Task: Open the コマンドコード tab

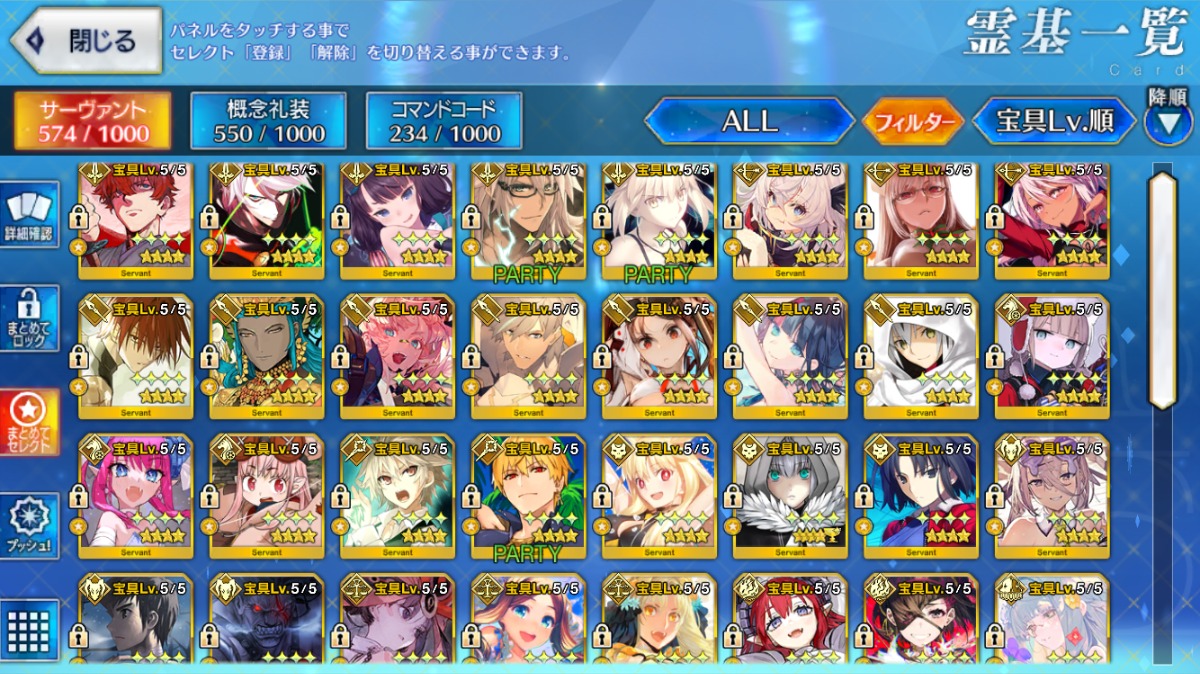Action: (x=445, y=121)
